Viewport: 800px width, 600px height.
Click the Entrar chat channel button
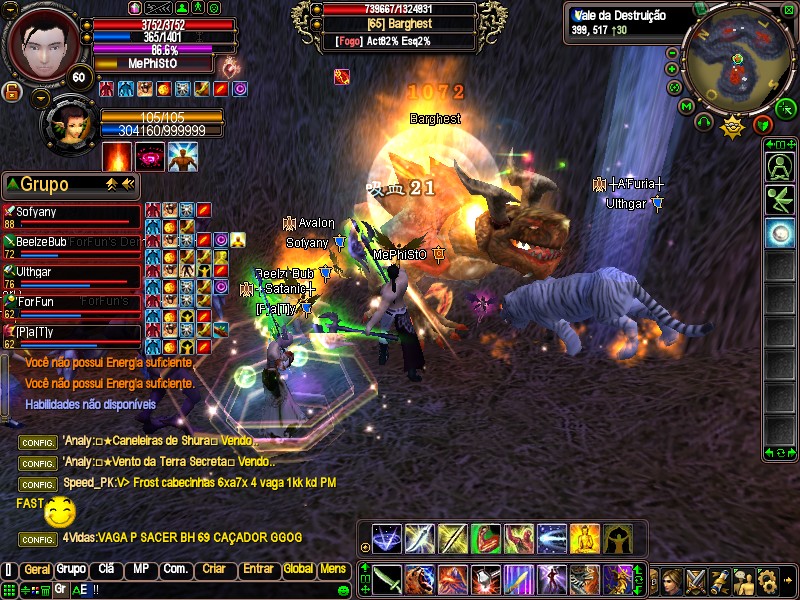[257, 569]
